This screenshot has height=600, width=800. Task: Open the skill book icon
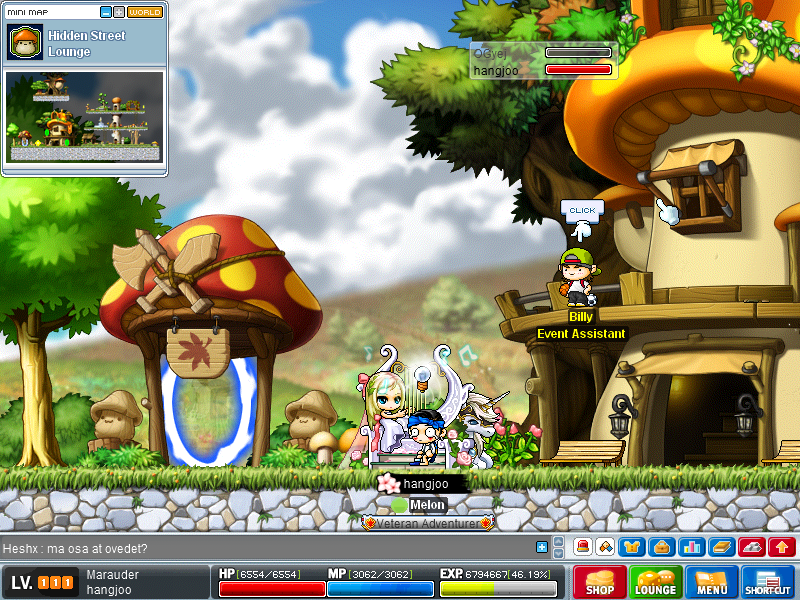pos(722,547)
